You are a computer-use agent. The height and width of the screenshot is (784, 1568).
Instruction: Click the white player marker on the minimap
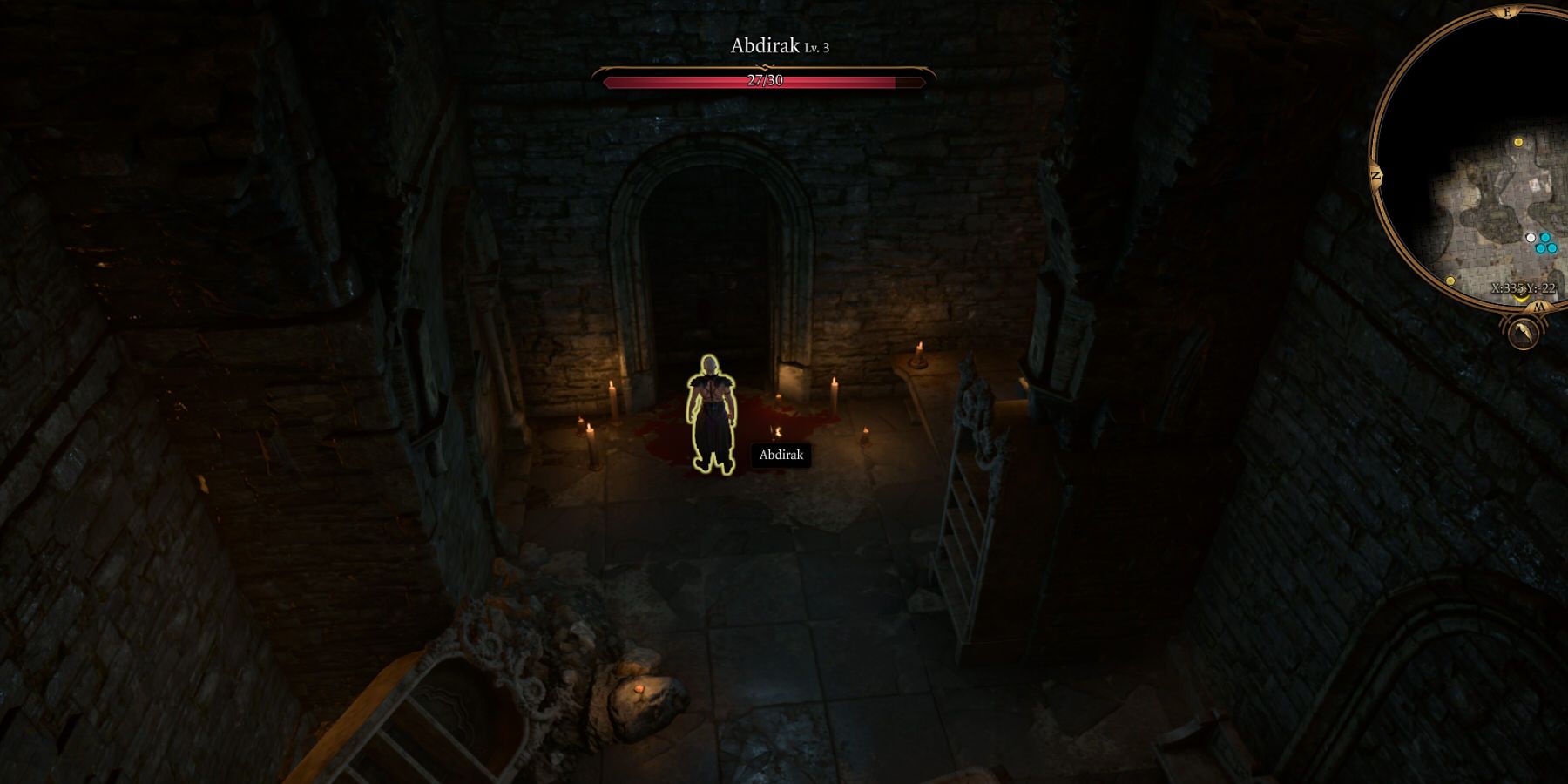coord(1531,237)
